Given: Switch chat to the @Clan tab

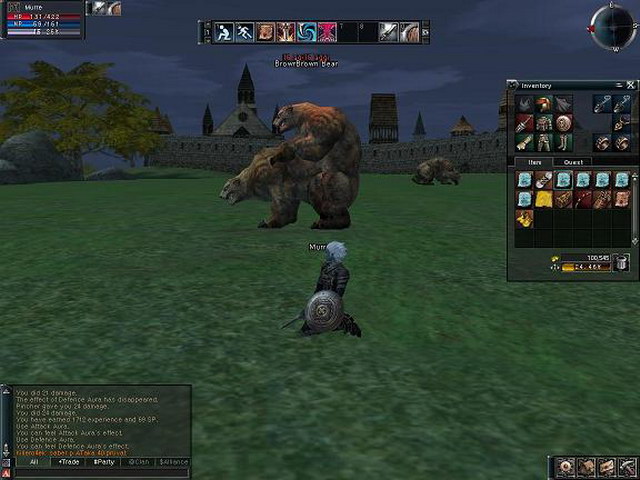Looking at the screenshot, I should [x=139, y=462].
